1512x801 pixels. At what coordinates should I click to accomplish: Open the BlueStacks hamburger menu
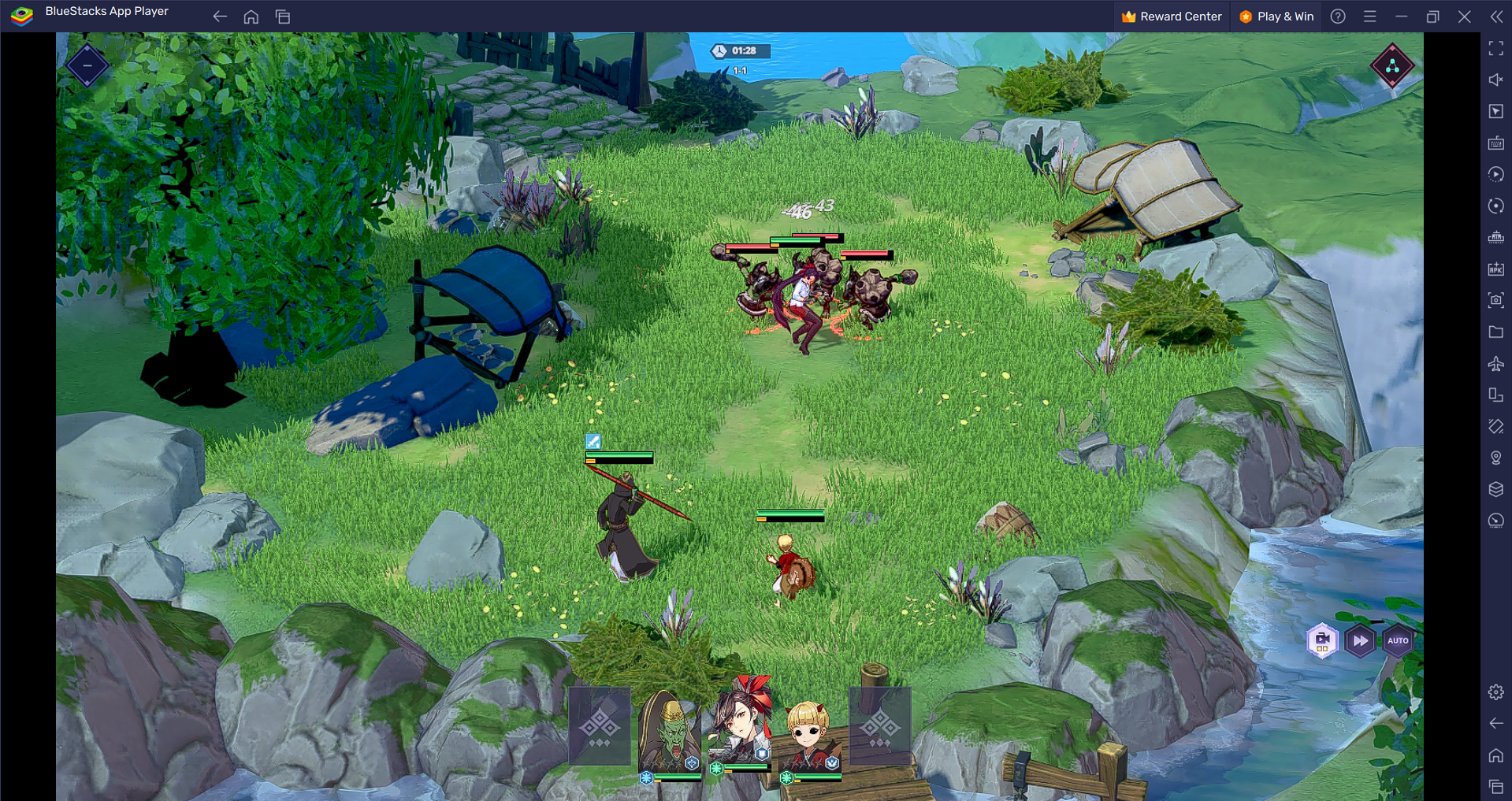point(1369,16)
